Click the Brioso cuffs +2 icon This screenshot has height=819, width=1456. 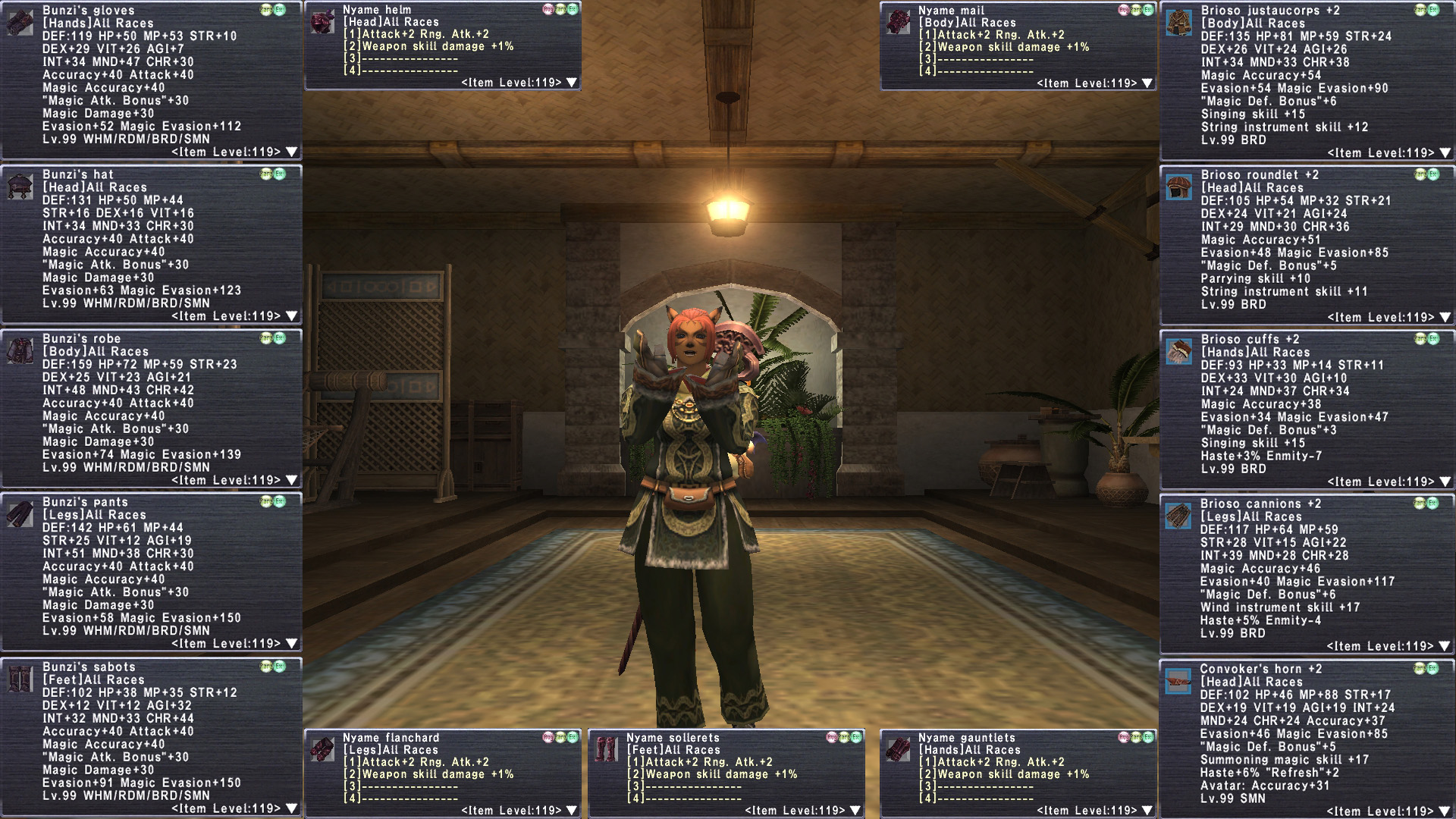click(1179, 352)
